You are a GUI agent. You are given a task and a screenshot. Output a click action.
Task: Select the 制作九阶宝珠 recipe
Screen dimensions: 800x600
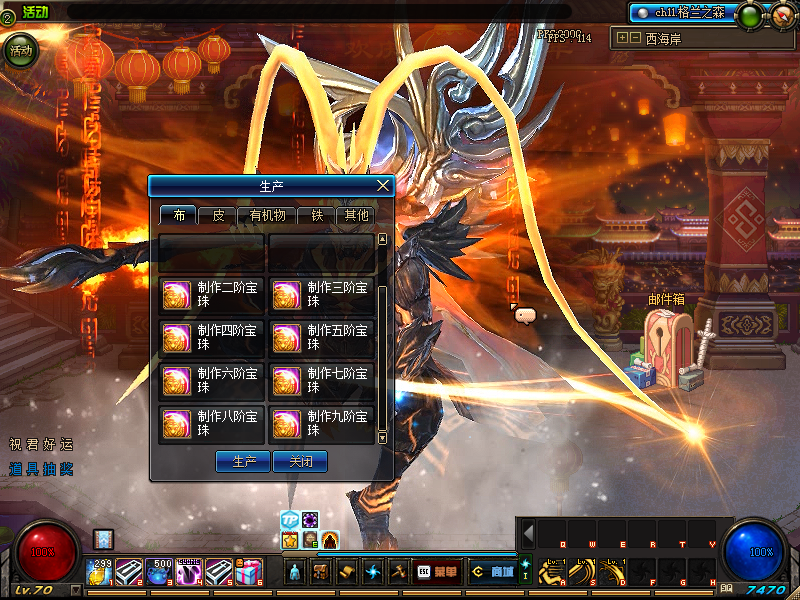[322, 424]
